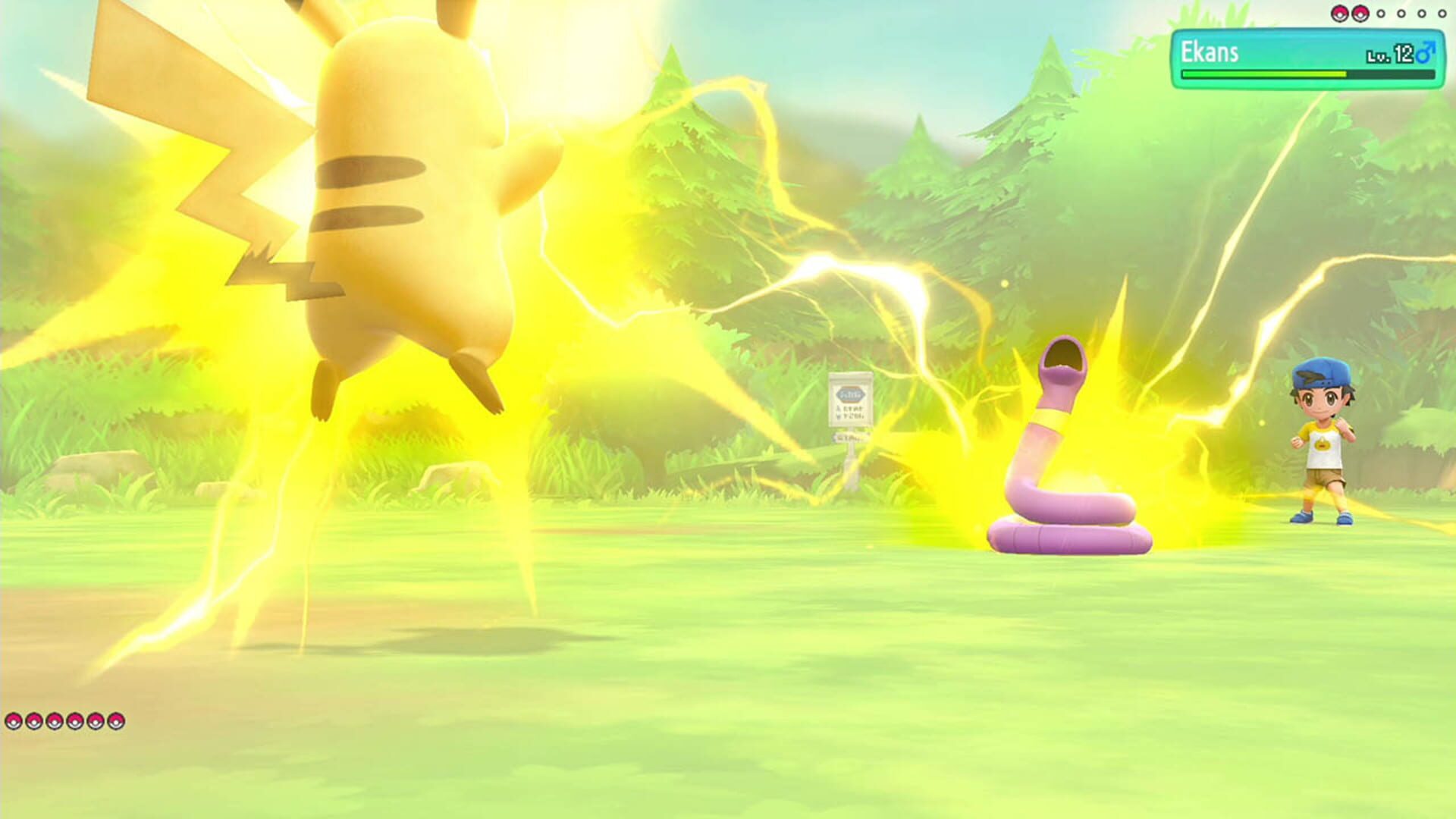Toggle the second empty ball slot top-right

[x=1401, y=13]
